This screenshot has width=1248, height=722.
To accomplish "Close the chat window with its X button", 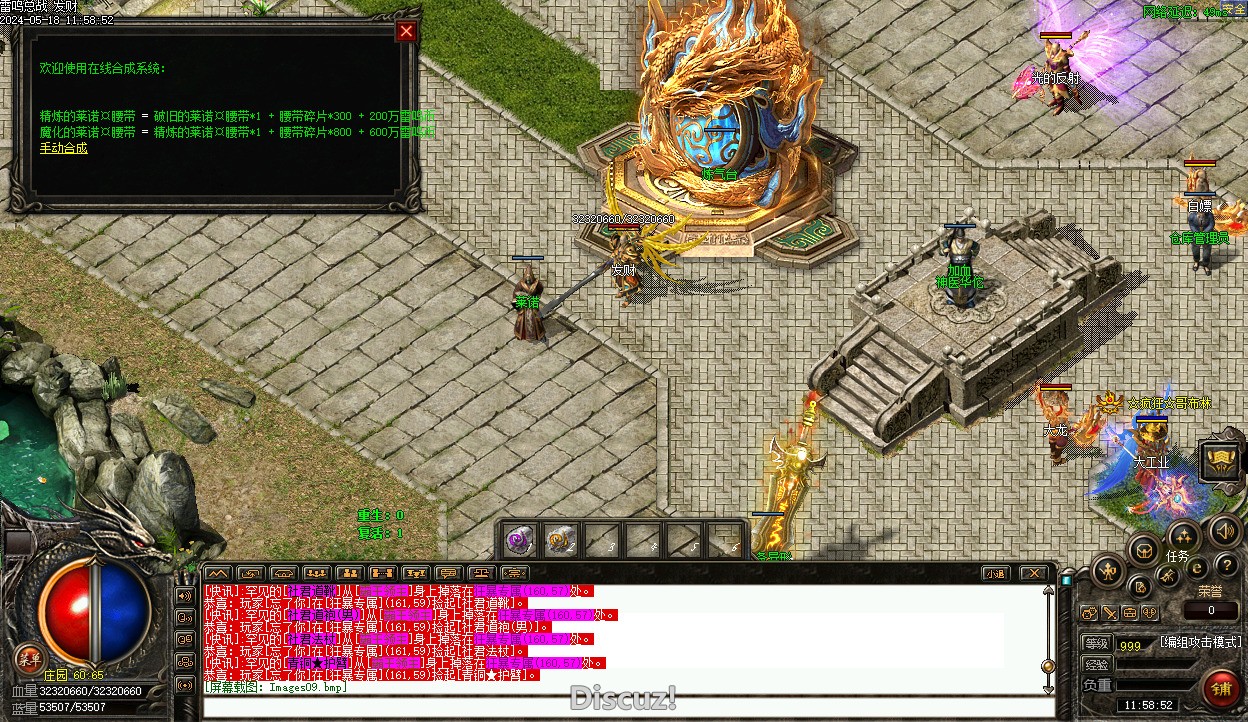I will 1033,574.
